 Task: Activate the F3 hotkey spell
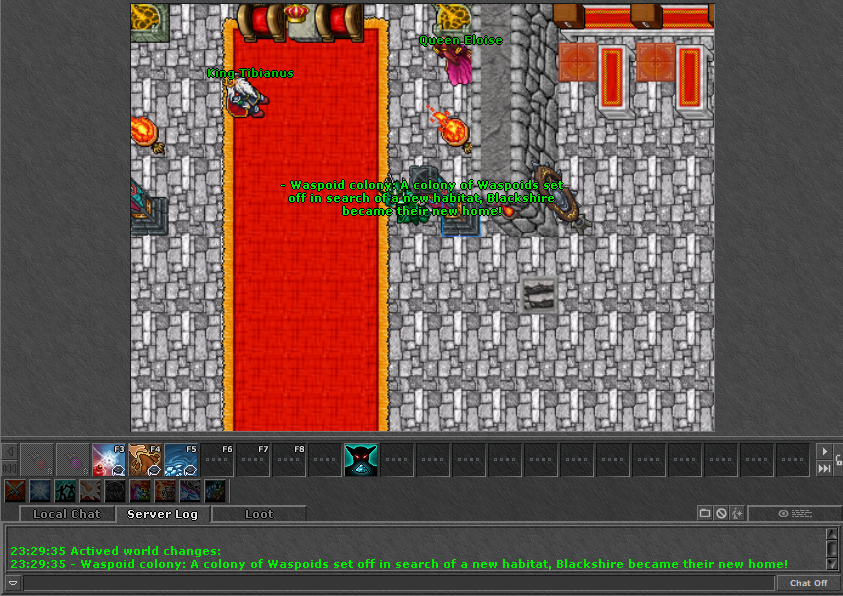tap(109, 460)
